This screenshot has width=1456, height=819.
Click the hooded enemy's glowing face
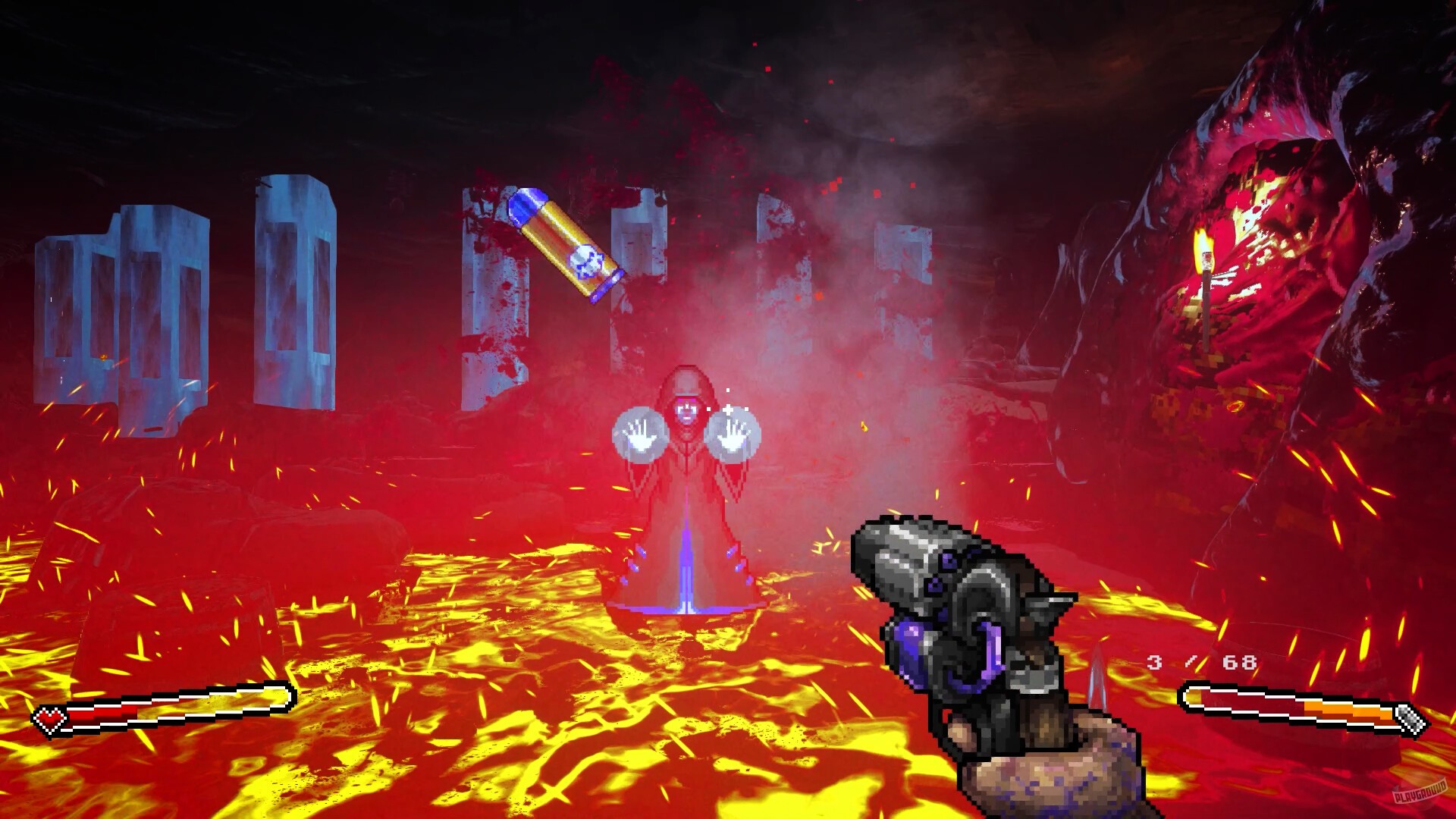tap(686, 409)
